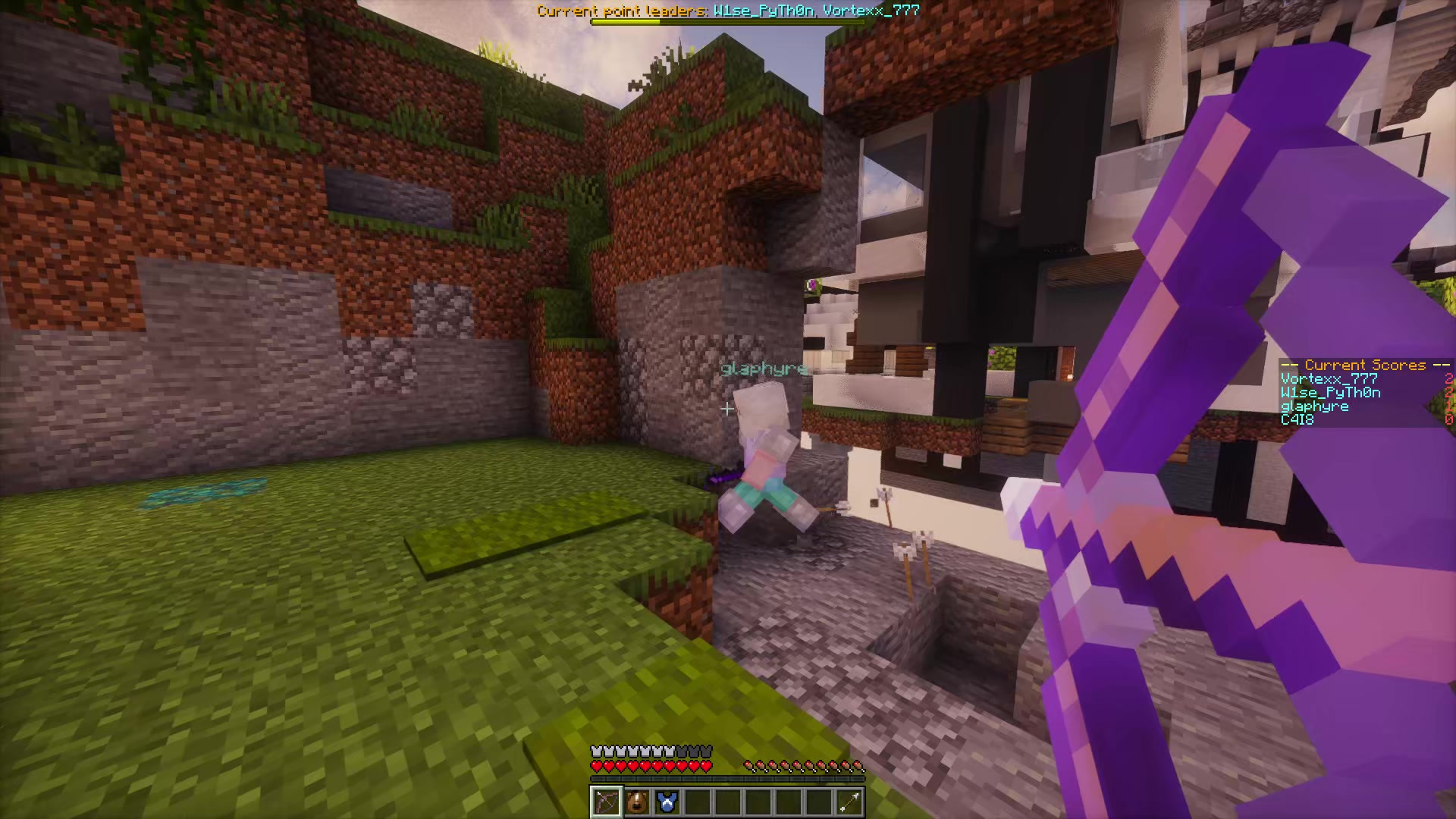Click the leftmost heart in the health bar
The height and width of the screenshot is (819, 1456).
click(596, 765)
